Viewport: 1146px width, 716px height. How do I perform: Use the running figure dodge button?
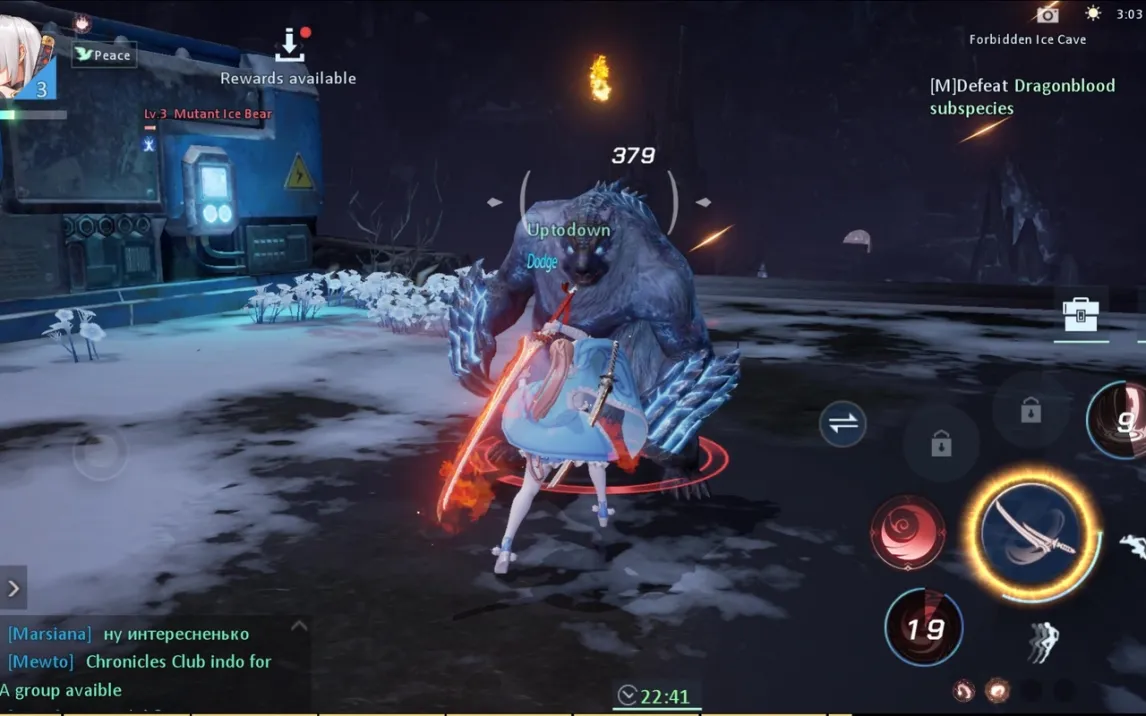point(1042,641)
